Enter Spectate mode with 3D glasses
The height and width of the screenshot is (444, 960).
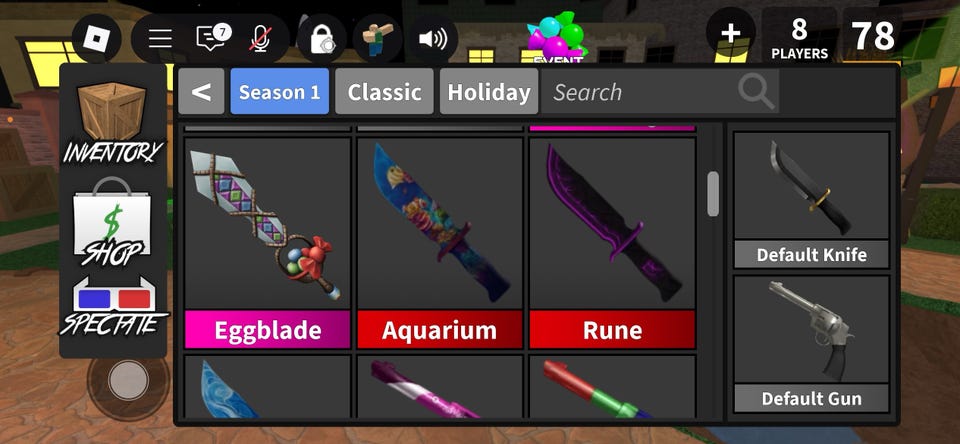click(x=113, y=307)
